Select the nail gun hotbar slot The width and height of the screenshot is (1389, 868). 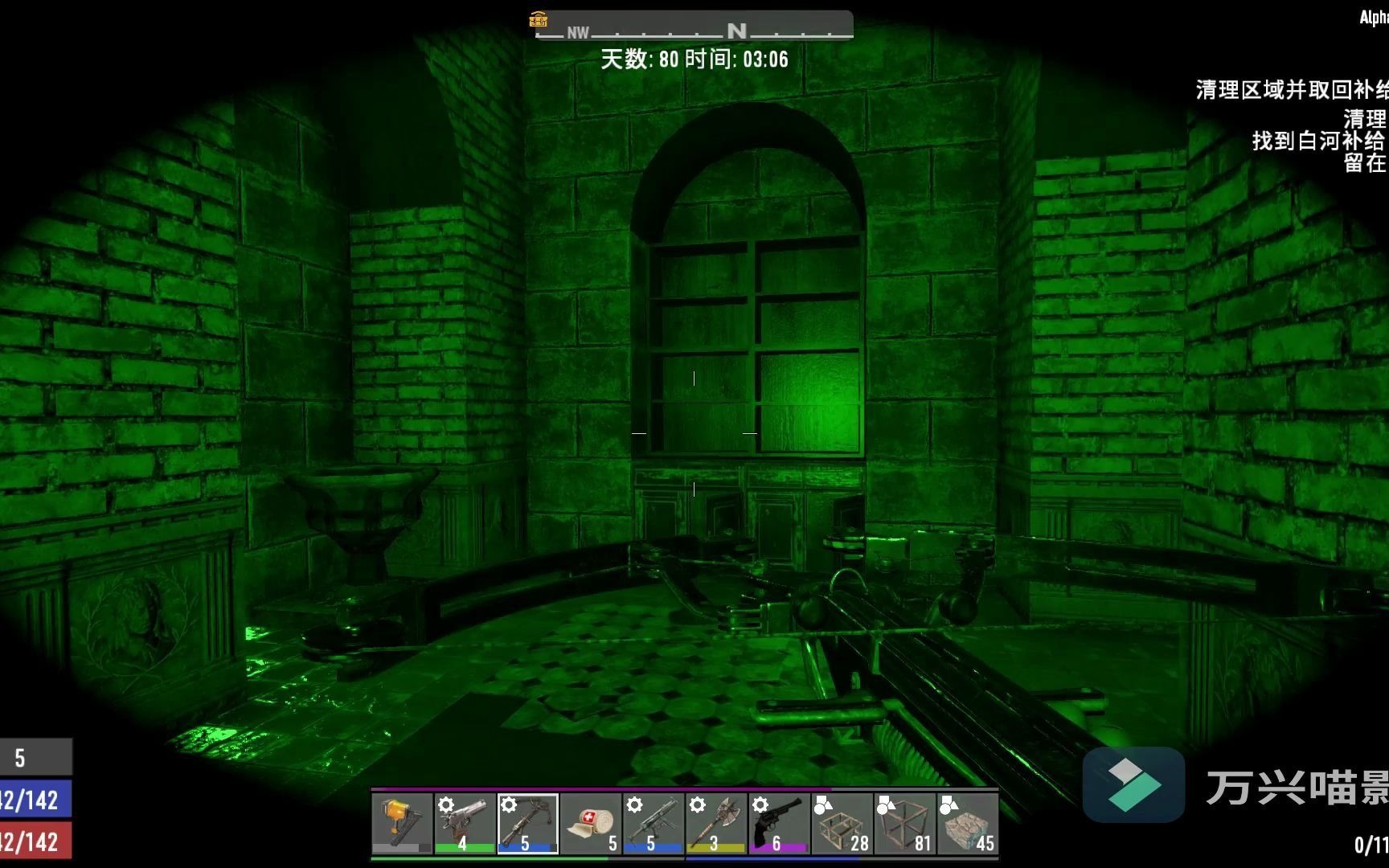click(x=402, y=823)
